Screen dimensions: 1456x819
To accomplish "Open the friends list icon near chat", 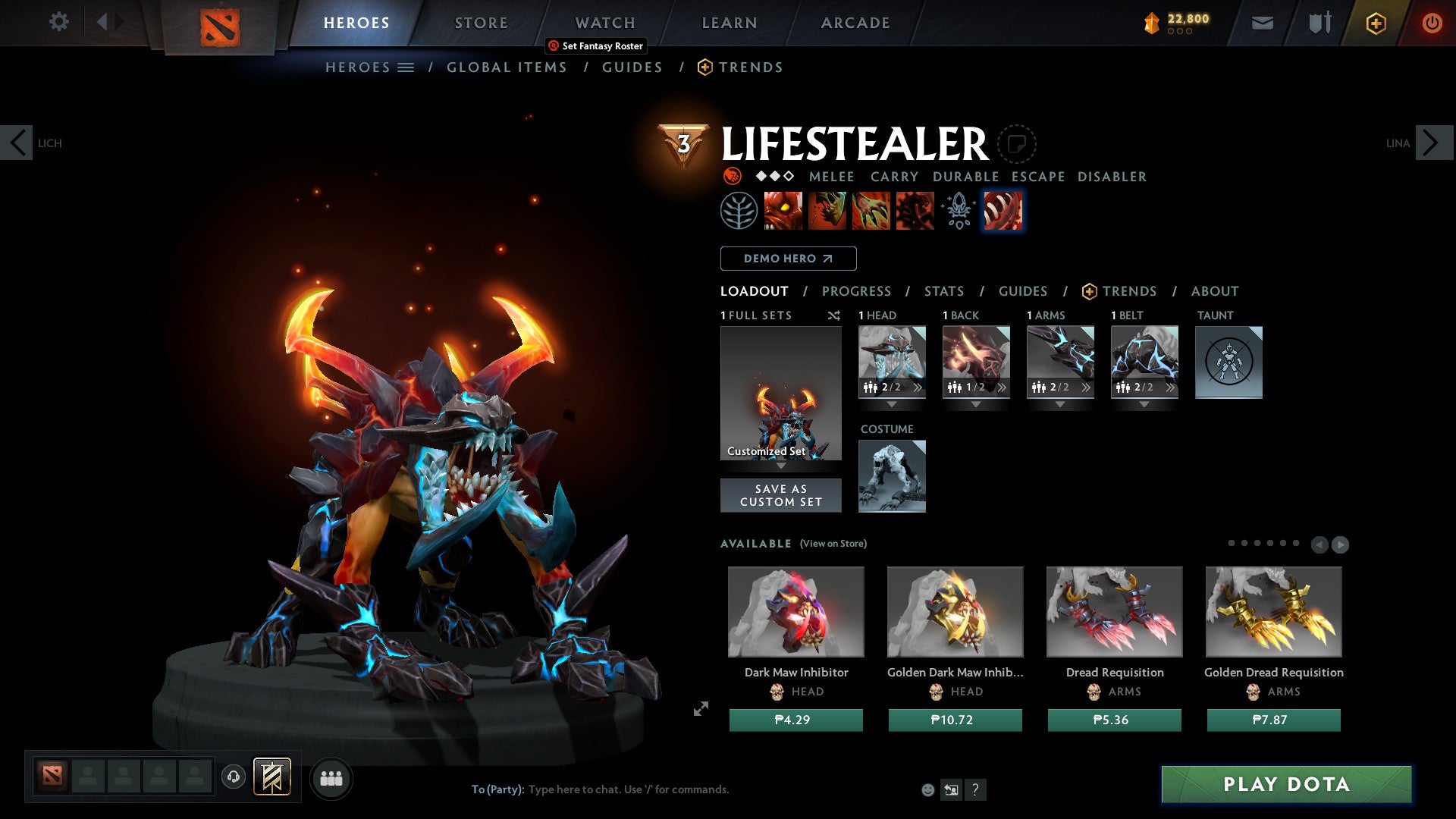I will point(331,778).
